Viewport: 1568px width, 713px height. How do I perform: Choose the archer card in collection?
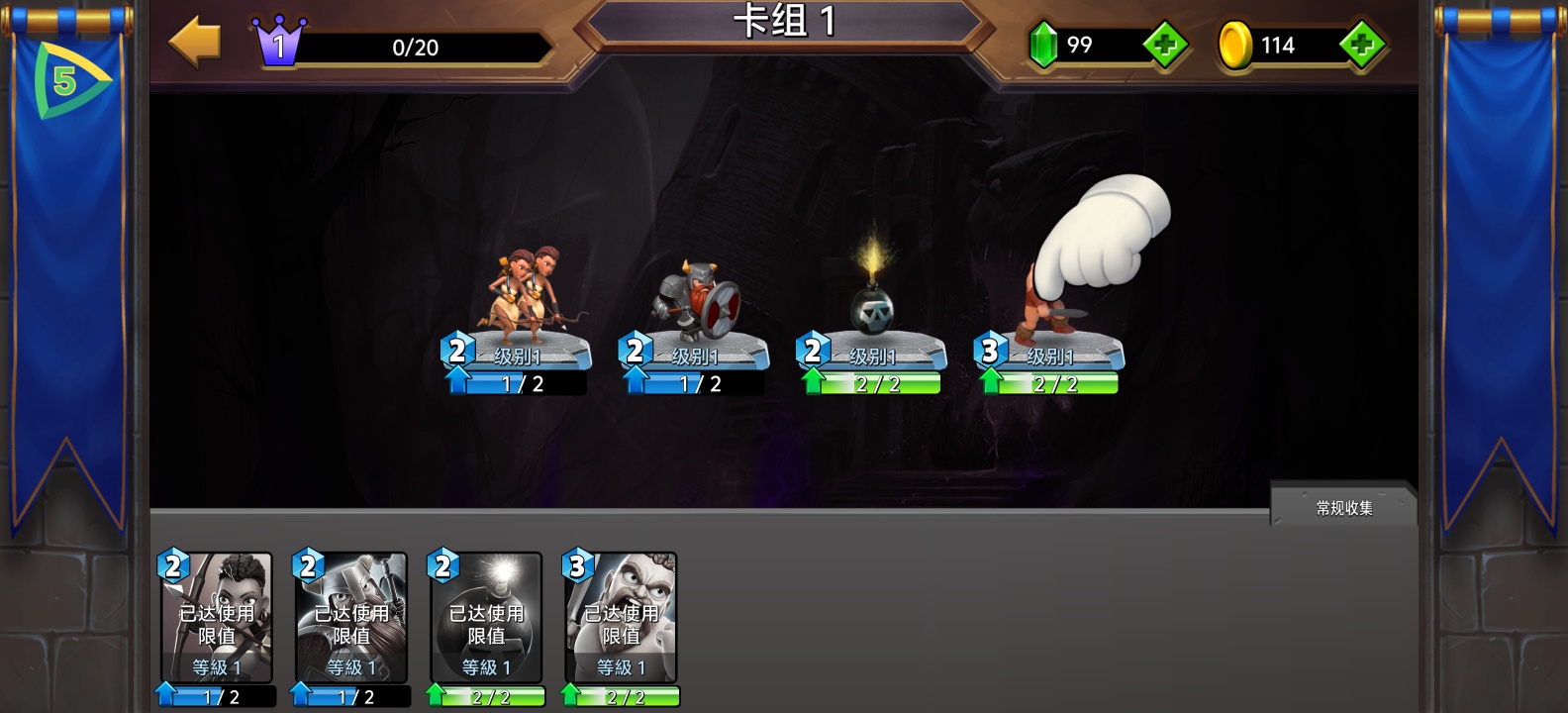click(217, 619)
